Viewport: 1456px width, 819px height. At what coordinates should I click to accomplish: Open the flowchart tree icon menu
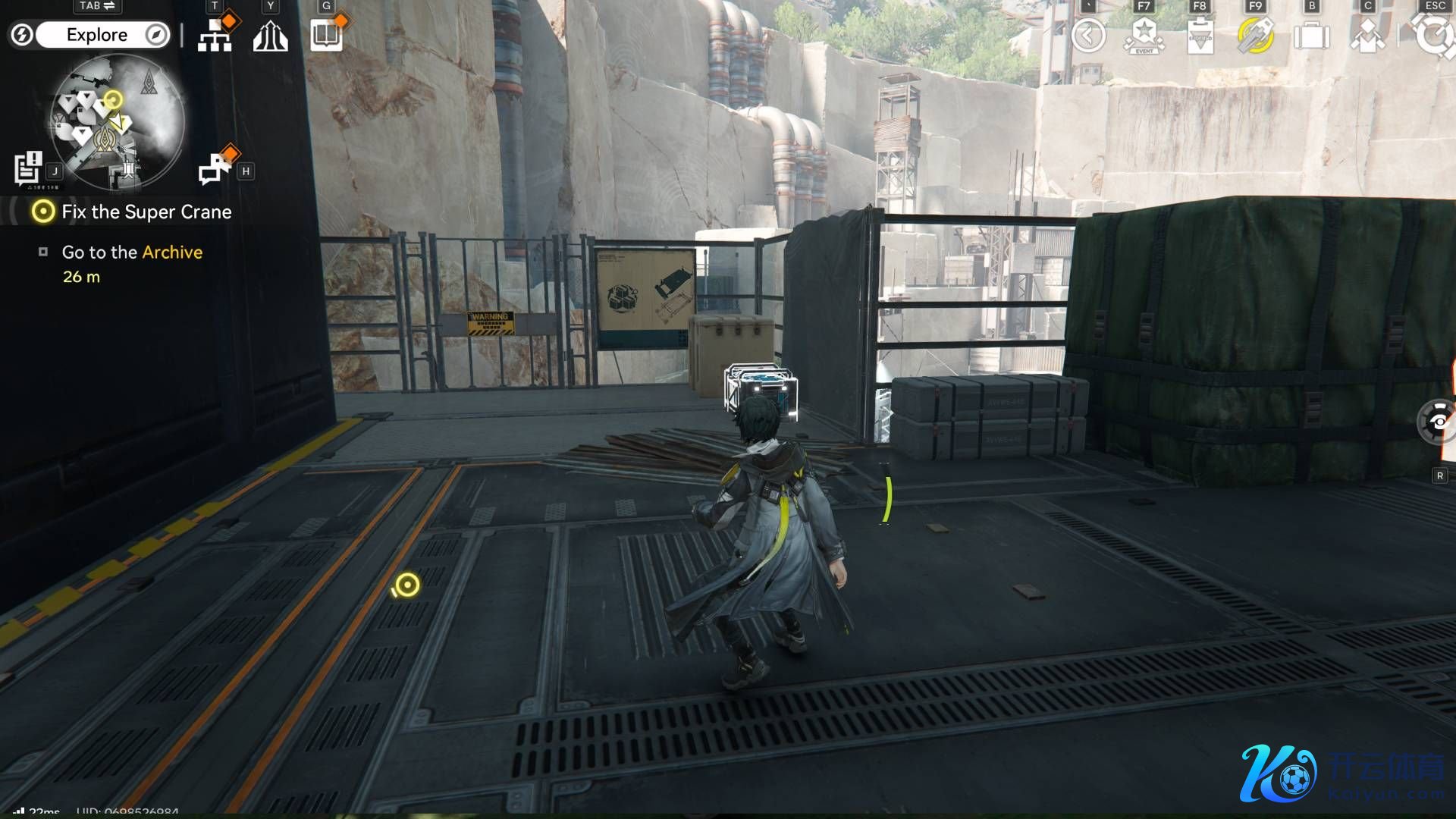tap(215, 36)
